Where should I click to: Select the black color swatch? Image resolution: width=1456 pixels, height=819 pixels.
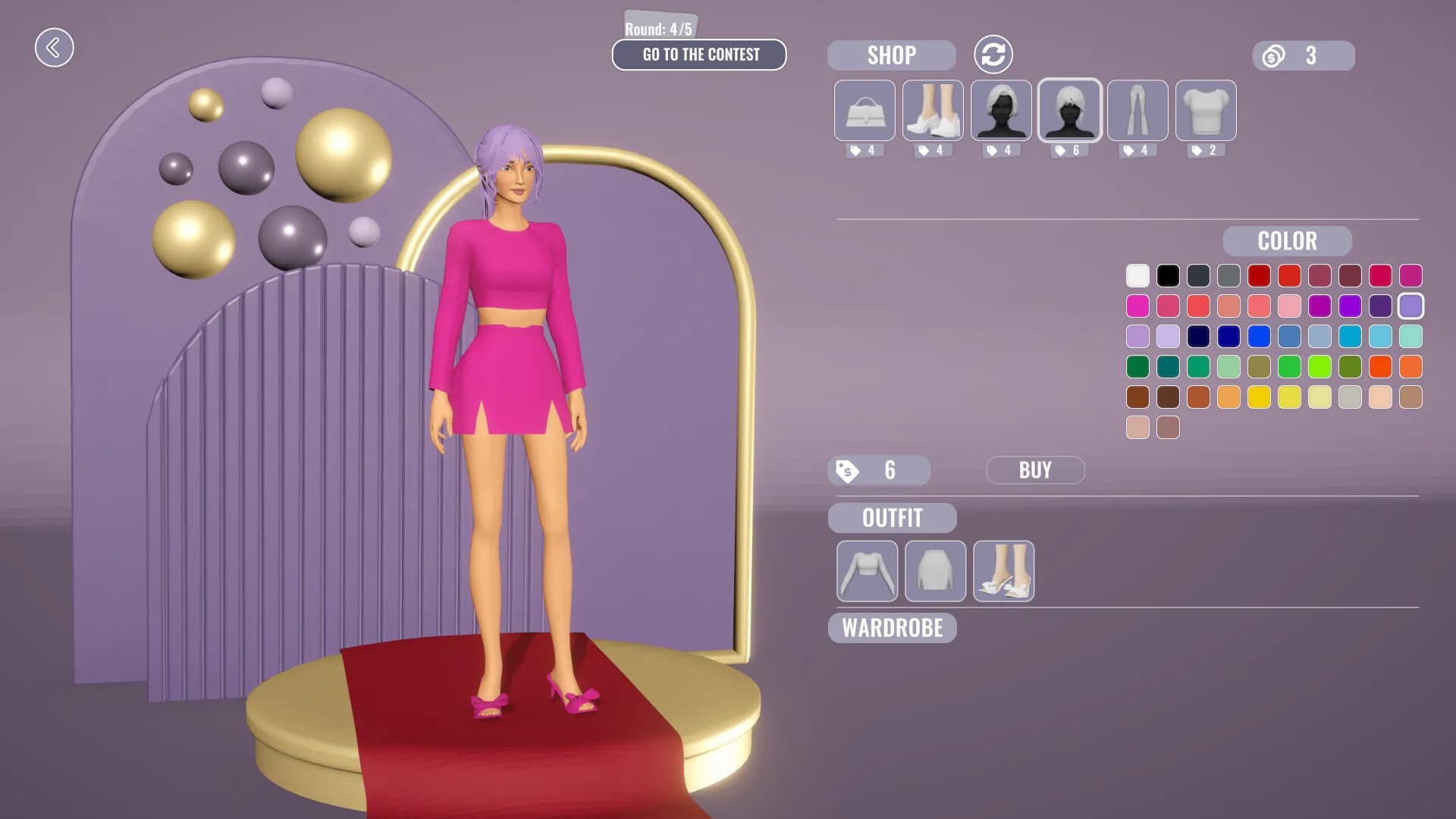click(x=1167, y=276)
